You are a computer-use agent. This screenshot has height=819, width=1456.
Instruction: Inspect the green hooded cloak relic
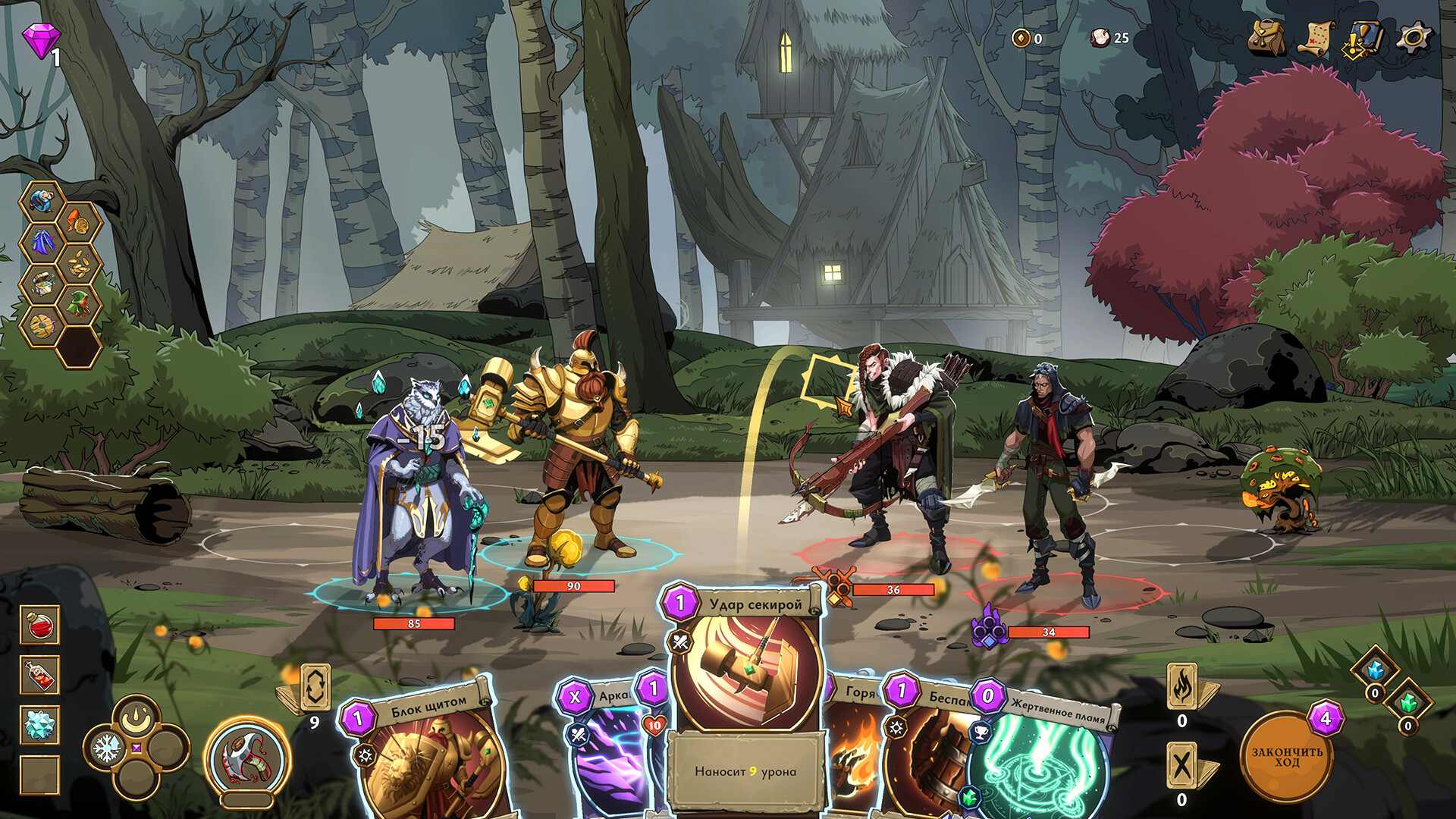79,304
